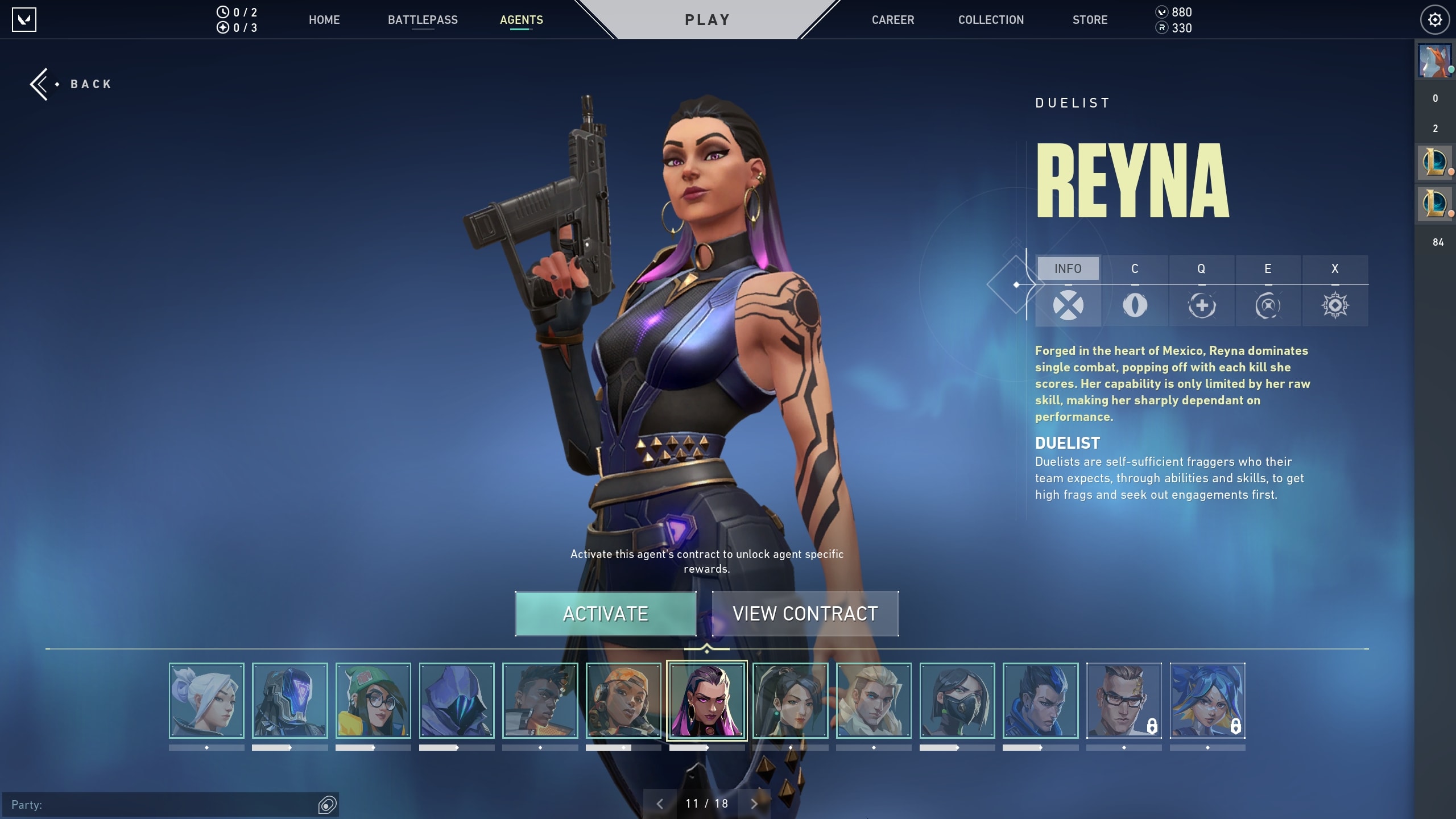Open settings via the gear icon
The image size is (1456, 819).
(1434, 20)
